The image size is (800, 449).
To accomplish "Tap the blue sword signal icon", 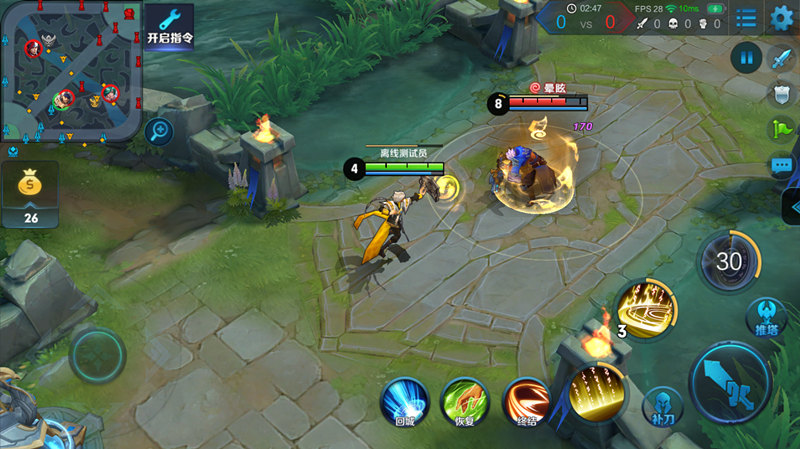I will pos(781,57).
